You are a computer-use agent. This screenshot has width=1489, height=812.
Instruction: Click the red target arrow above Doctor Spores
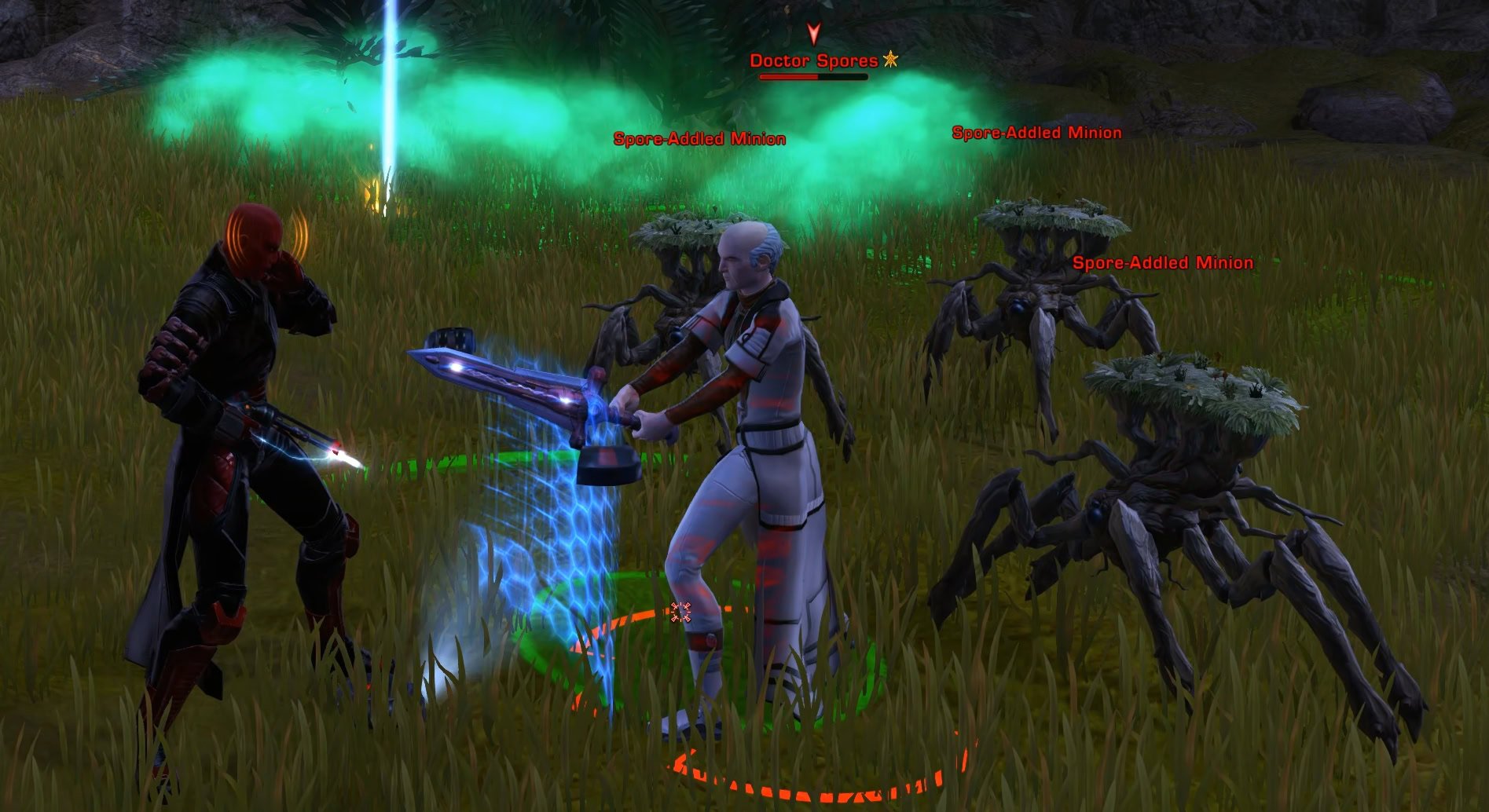click(x=812, y=33)
